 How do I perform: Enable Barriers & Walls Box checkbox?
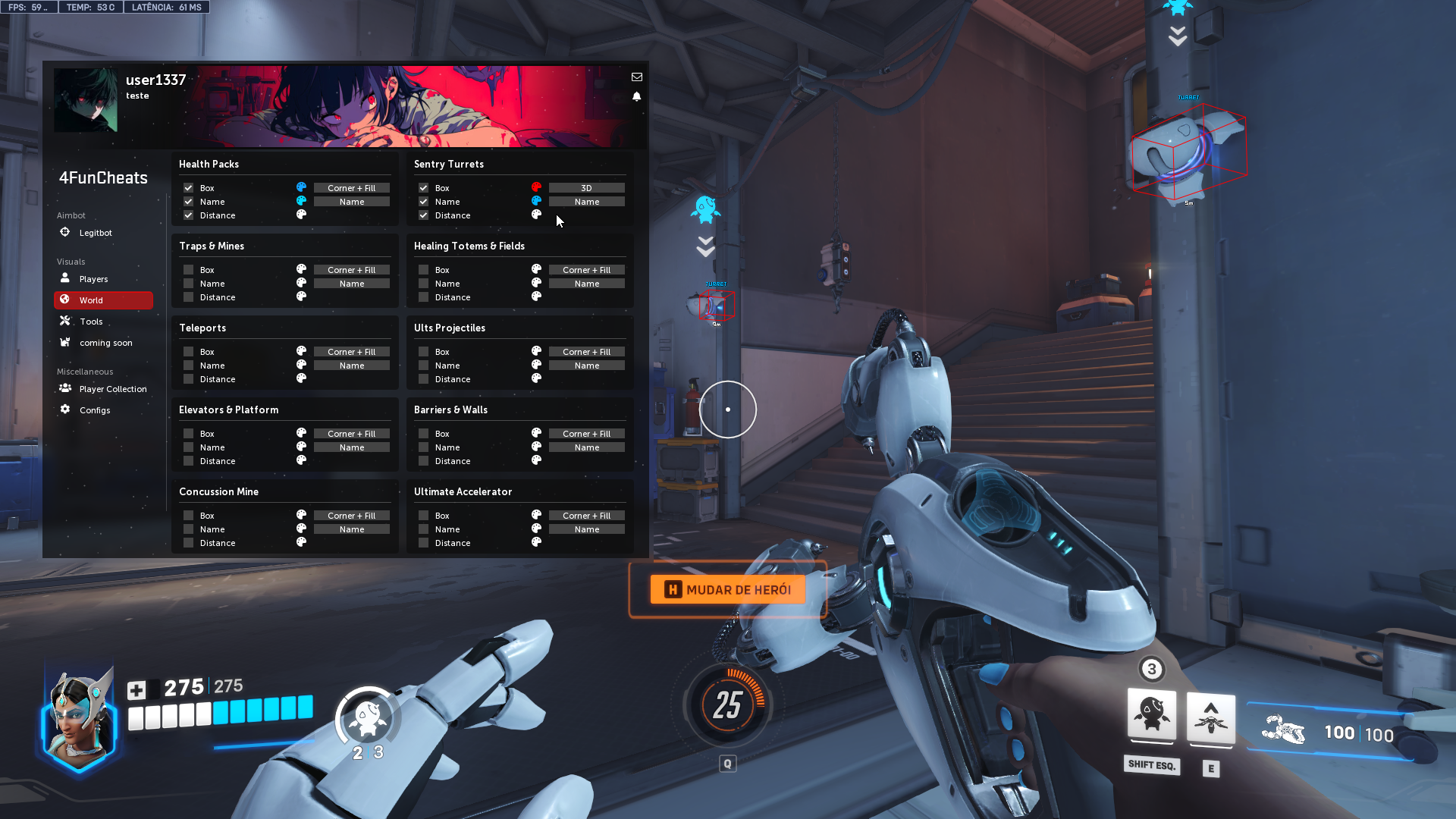point(424,434)
